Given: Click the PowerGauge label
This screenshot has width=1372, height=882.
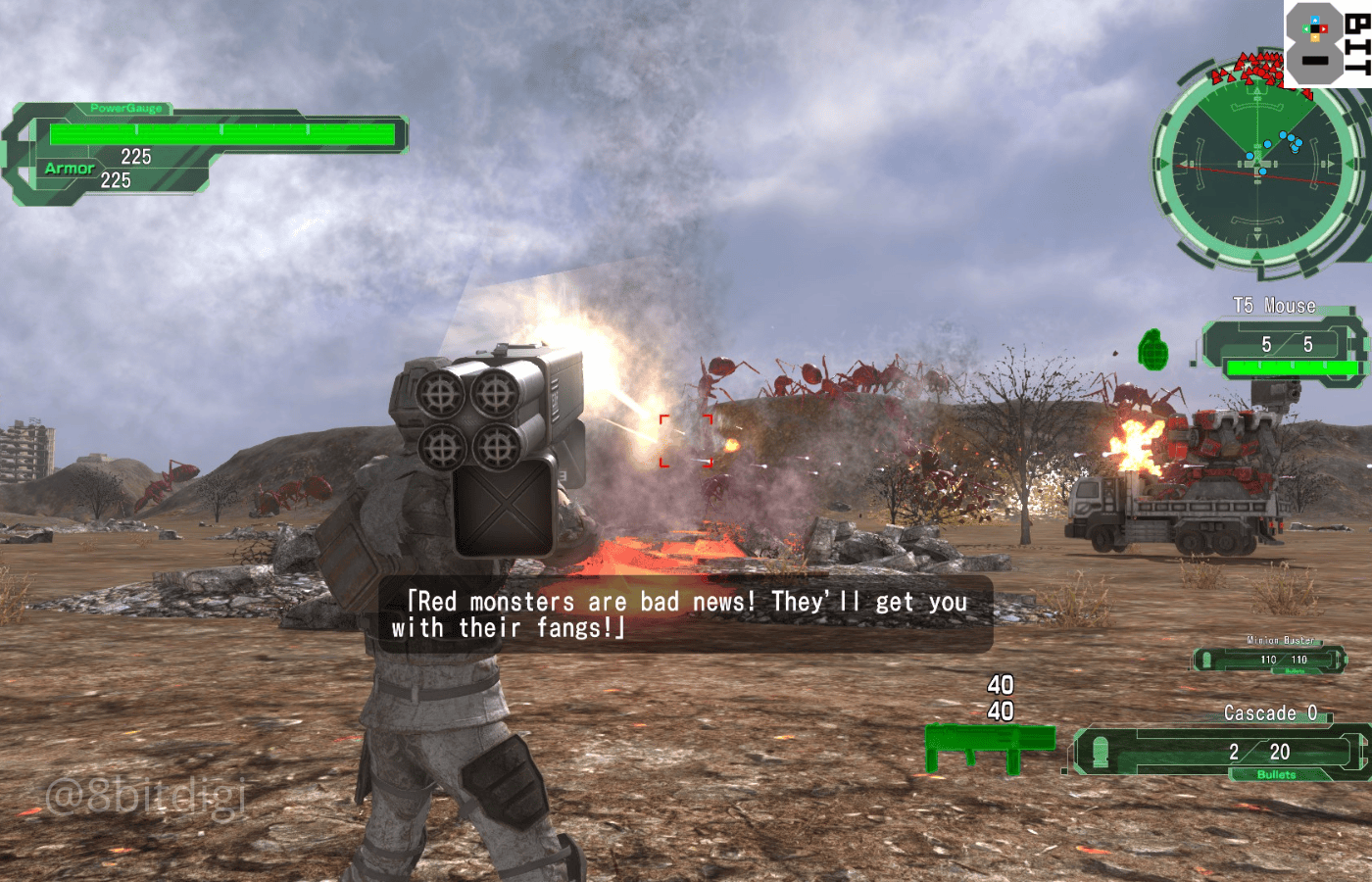Looking at the screenshot, I should (125, 106).
